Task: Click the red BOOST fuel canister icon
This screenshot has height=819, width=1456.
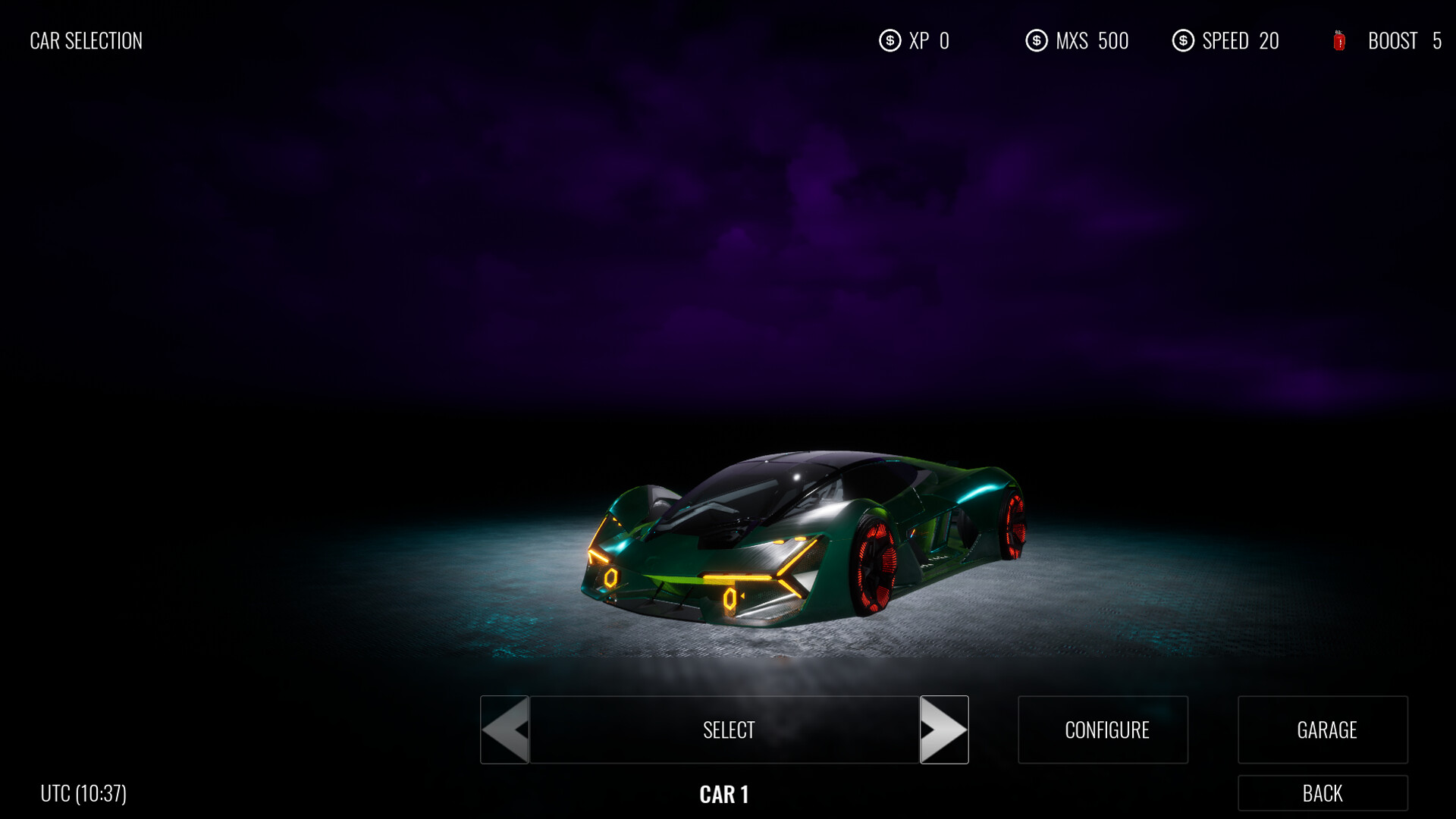Action: click(x=1338, y=41)
